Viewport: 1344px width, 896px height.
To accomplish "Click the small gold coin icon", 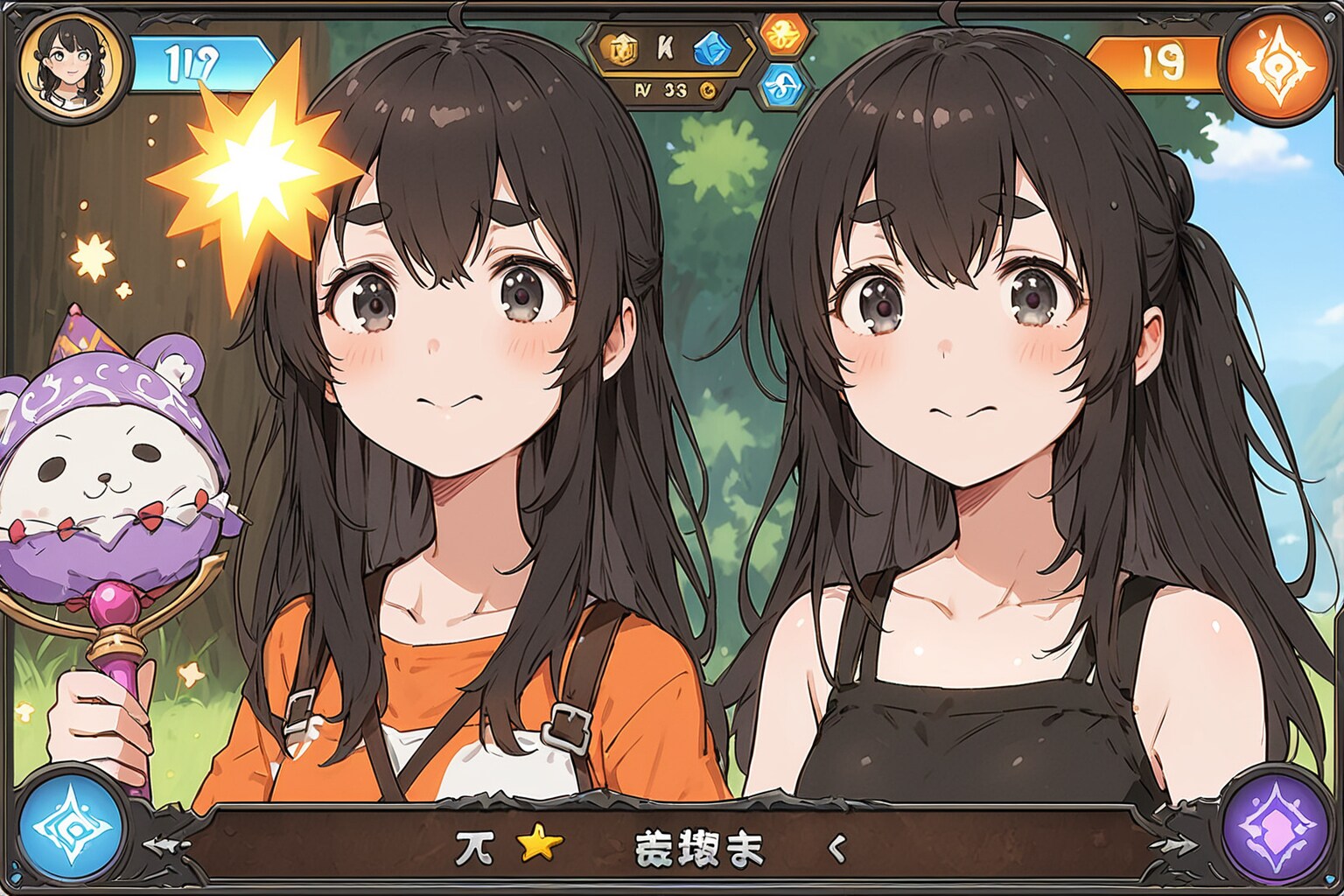I will [x=707, y=89].
